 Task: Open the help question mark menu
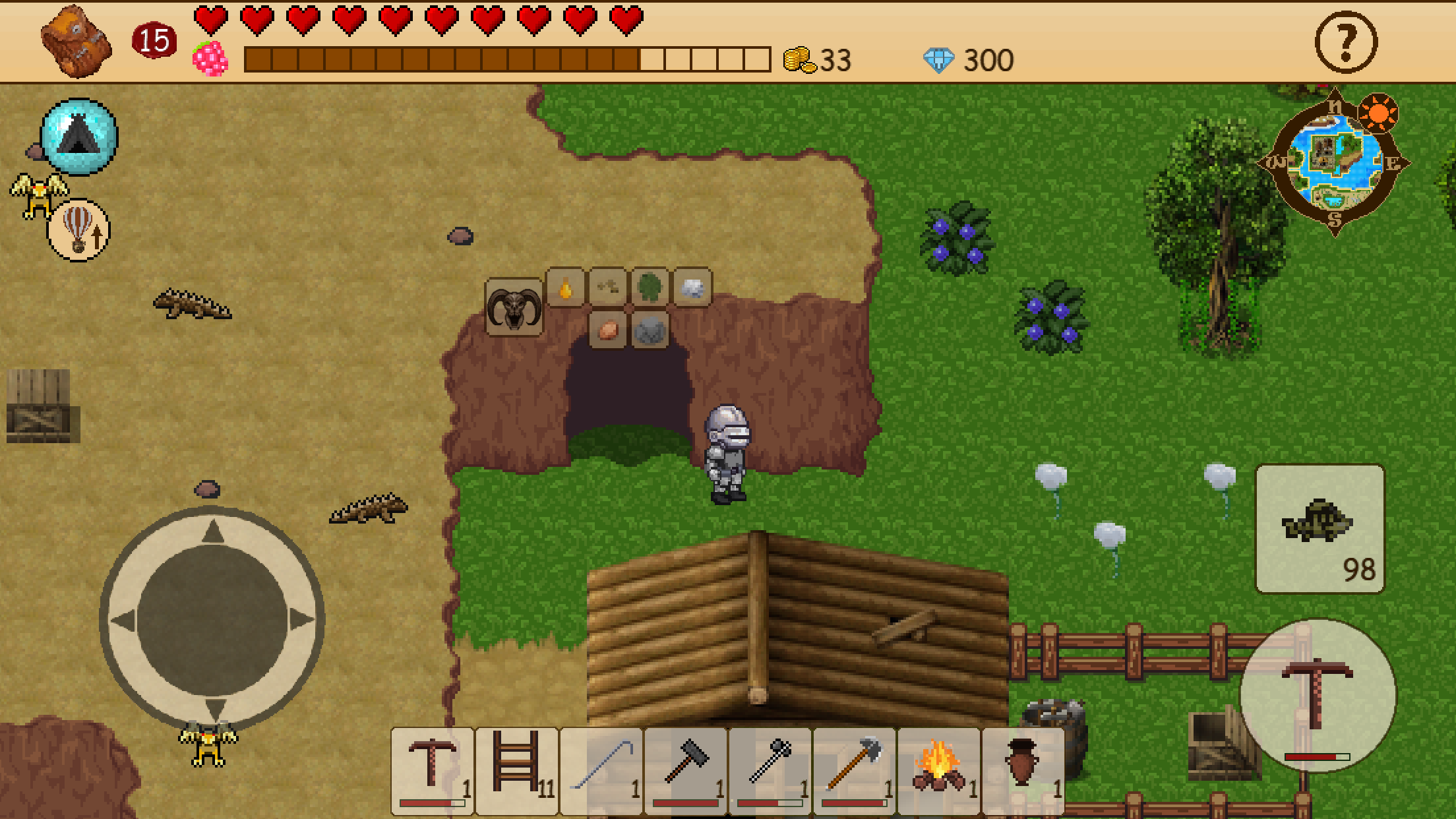coord(1345,42)
